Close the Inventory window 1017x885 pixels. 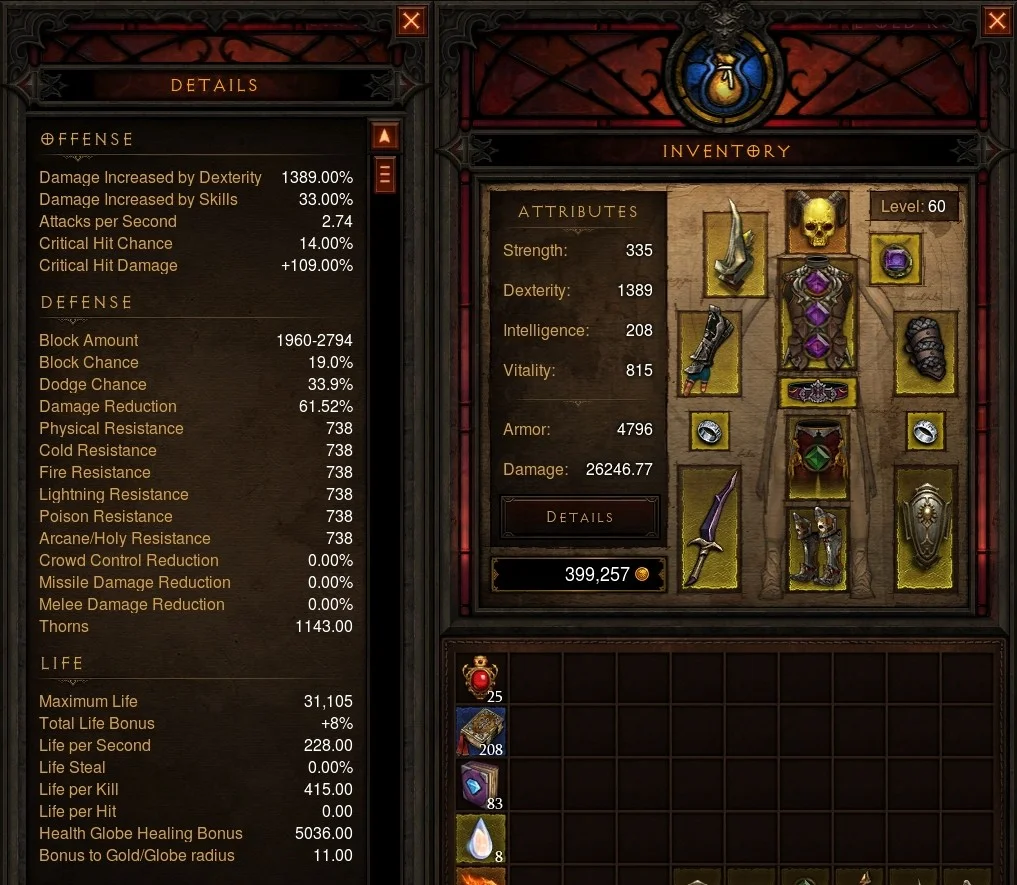pyautogui.click(x=996, y=21)
